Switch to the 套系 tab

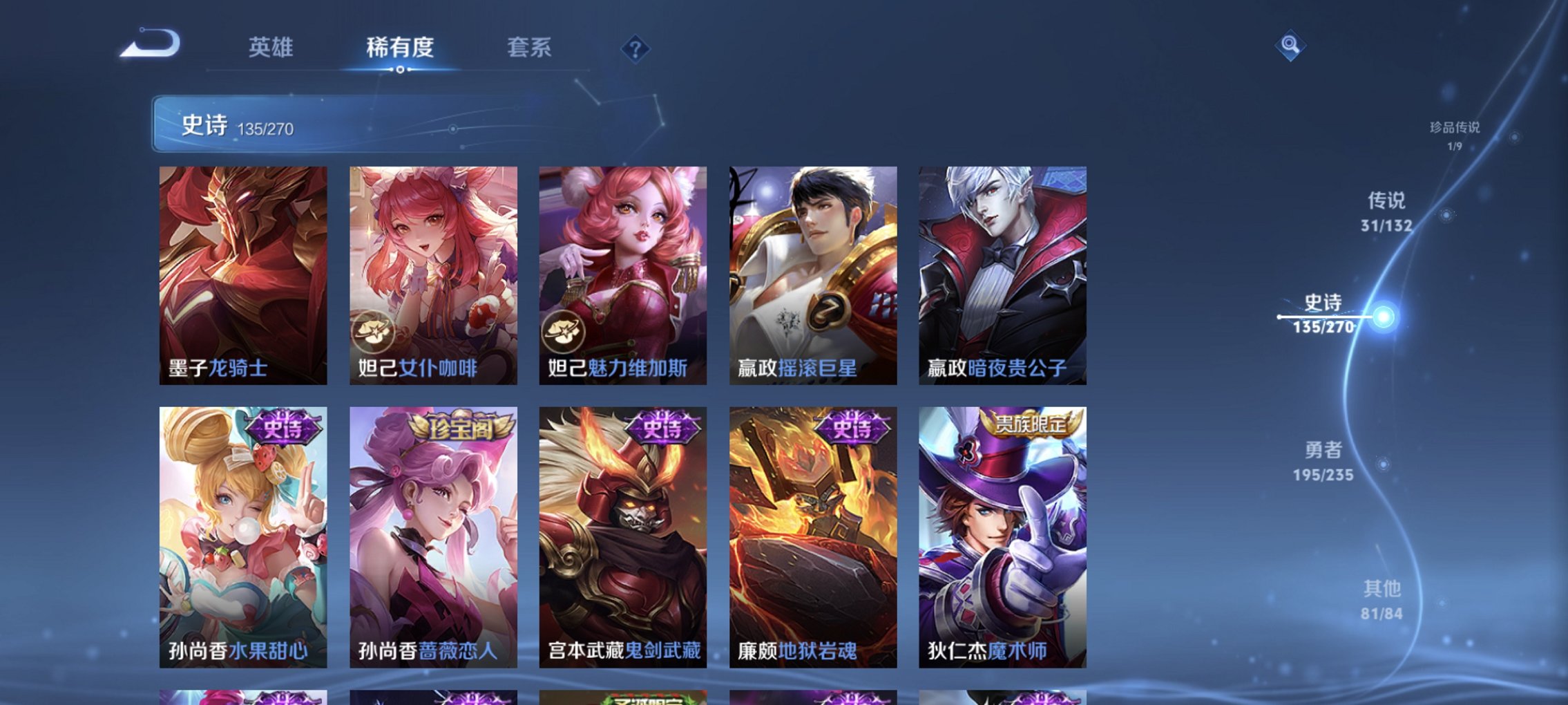click(530, 48)
